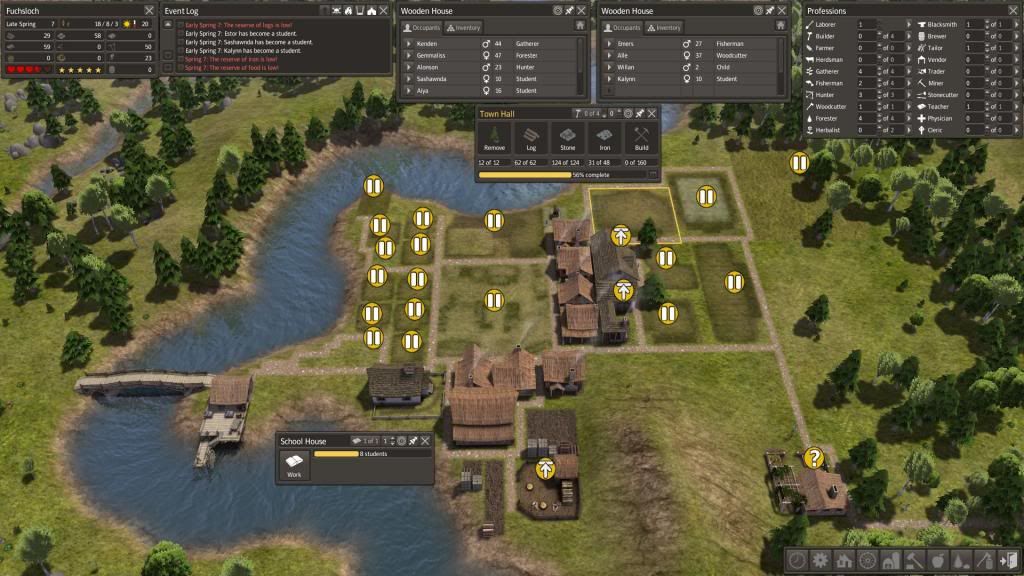1024x576 pixels.
Task: Select the Wooden House occupant Sashawnda
Action: pos(438,79)
